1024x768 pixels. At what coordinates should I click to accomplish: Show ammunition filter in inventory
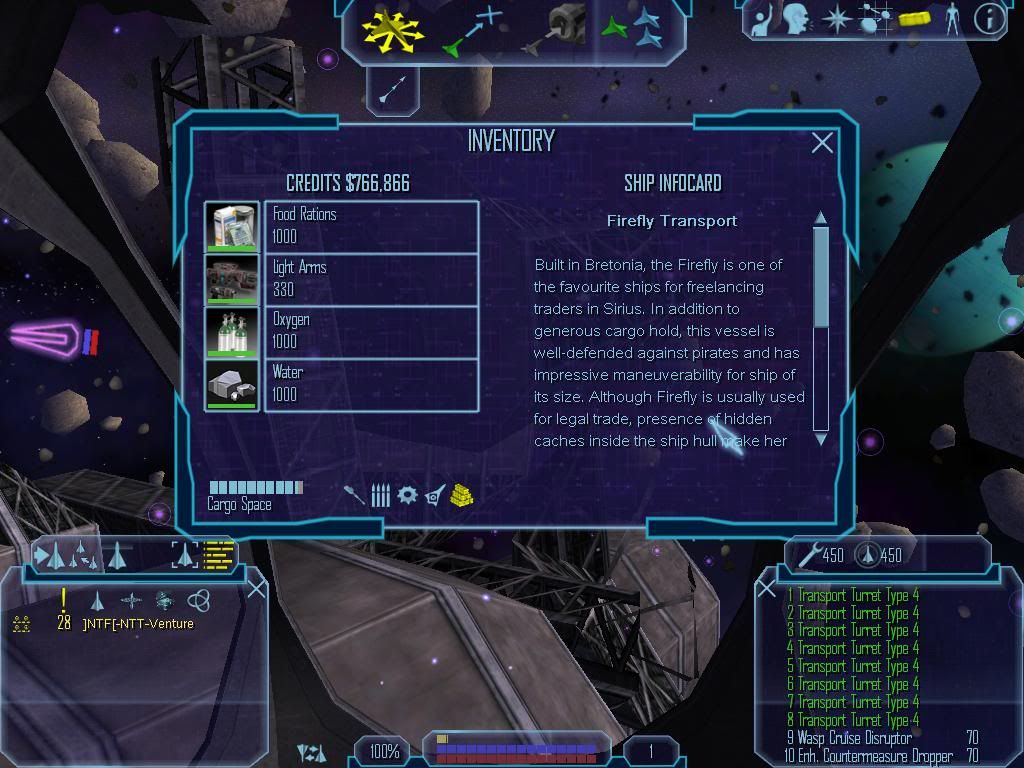(x=380, y=495)
